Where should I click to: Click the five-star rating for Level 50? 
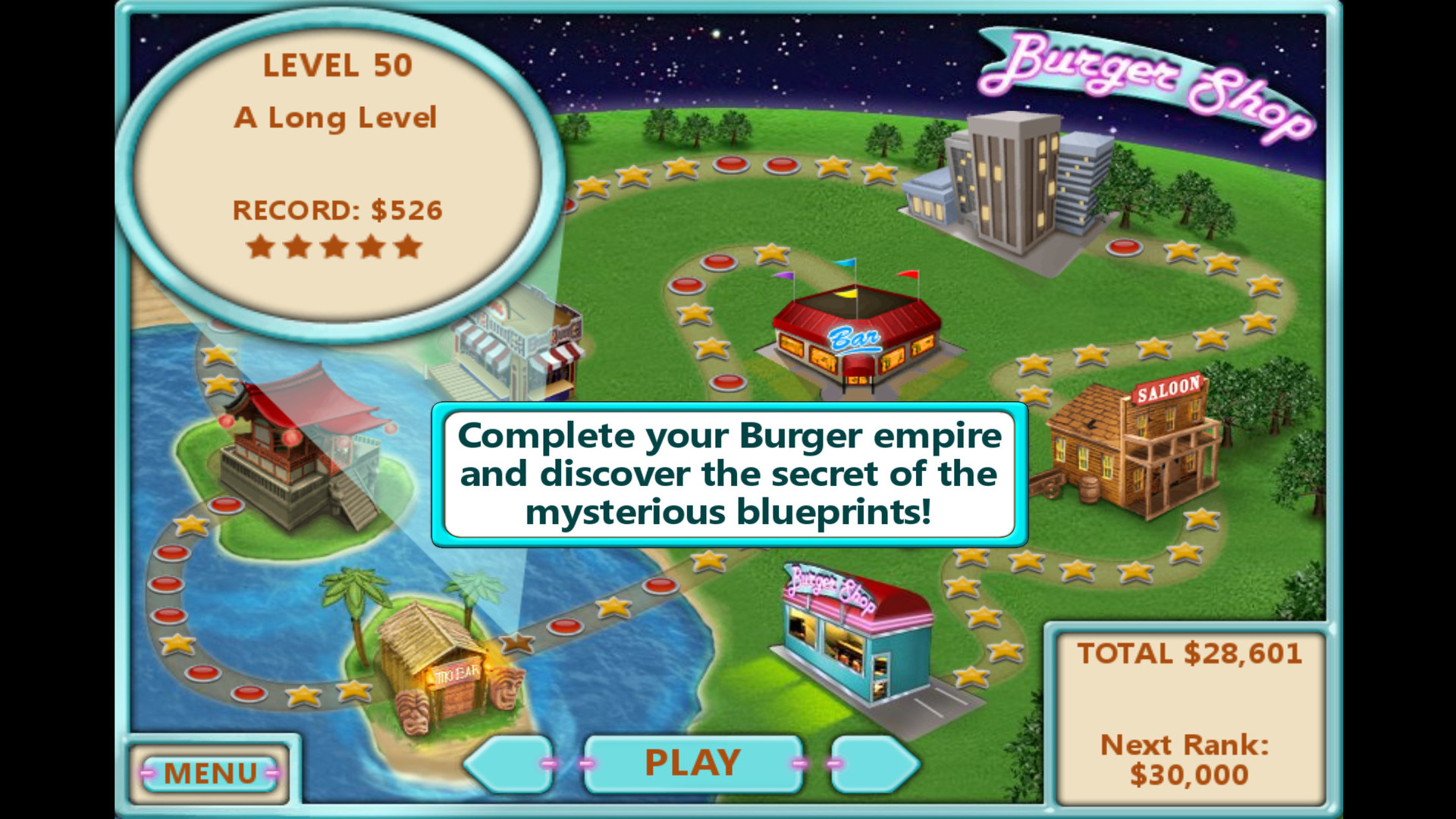pos(336,246)
